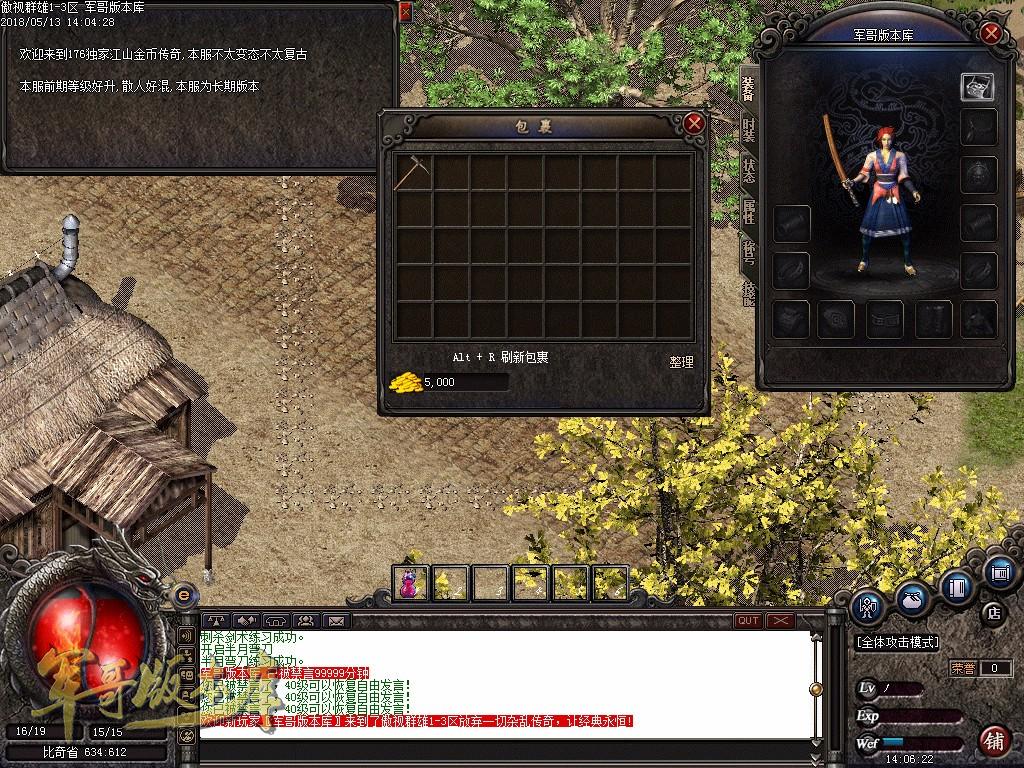Select the pickaxe in the bag
Image resolution: width=1024 pixels, height=768 pixels.
pos(411,172)
